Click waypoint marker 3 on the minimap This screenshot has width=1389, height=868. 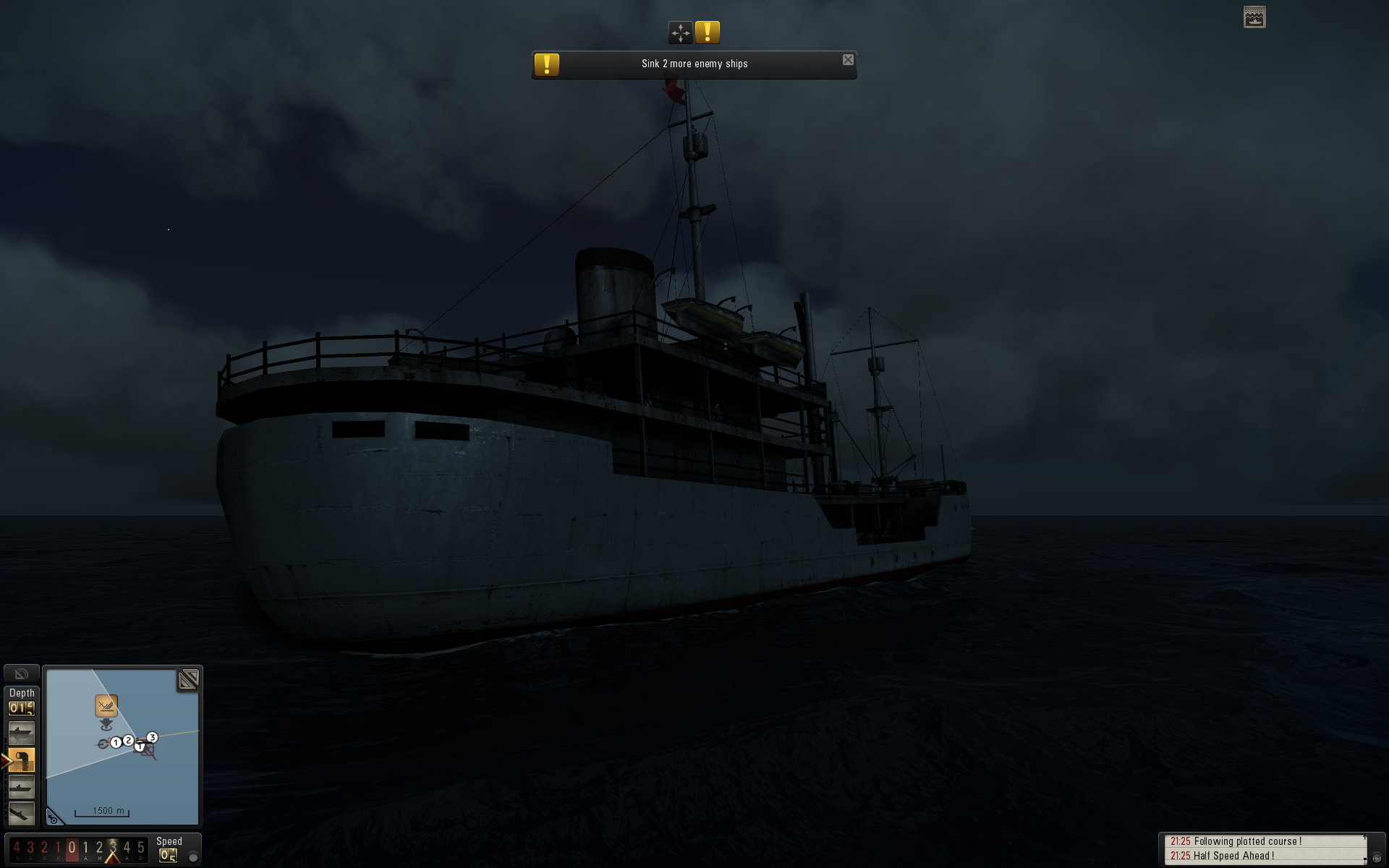point(152,738)
